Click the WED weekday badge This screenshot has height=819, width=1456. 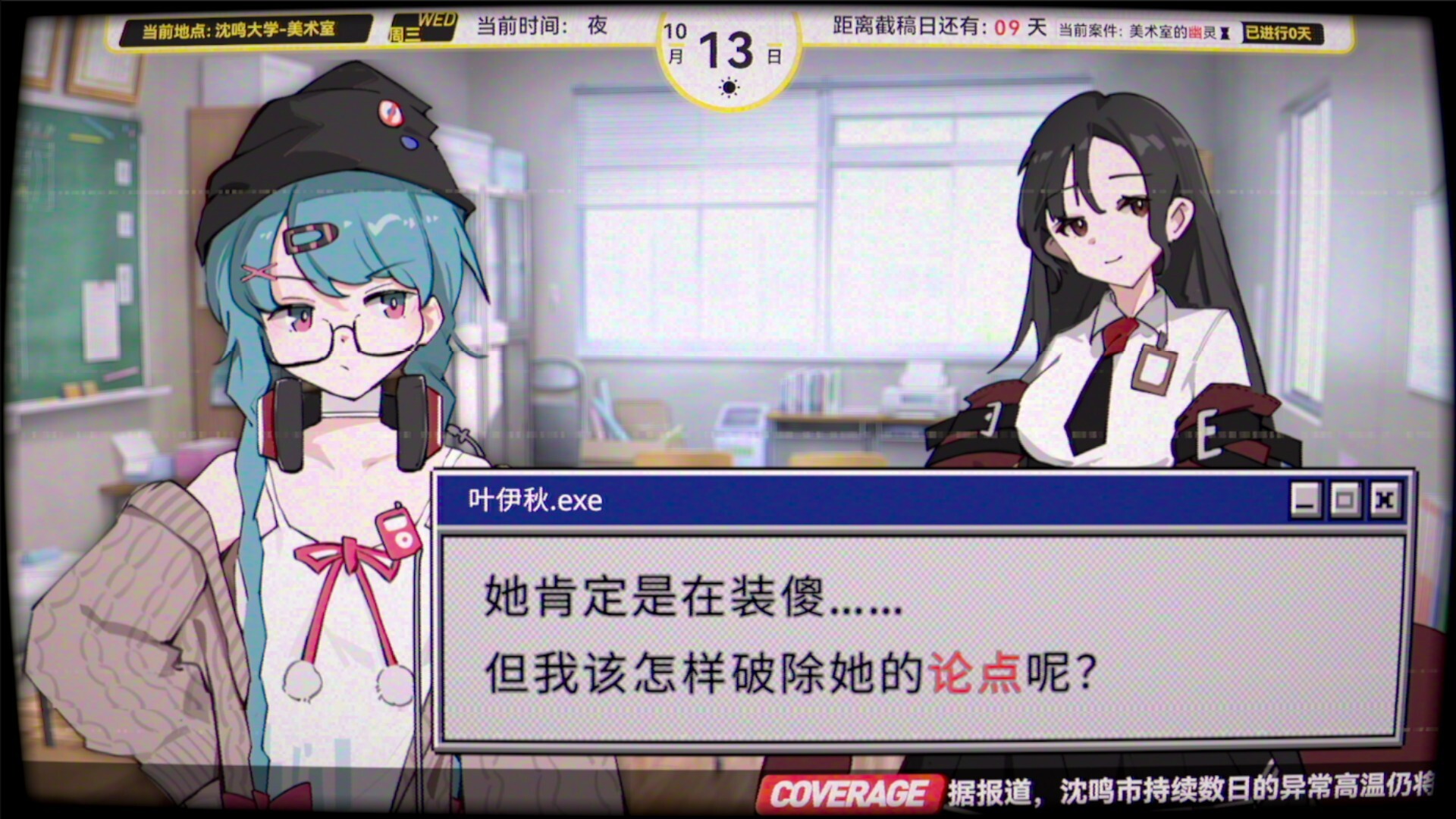423,27
